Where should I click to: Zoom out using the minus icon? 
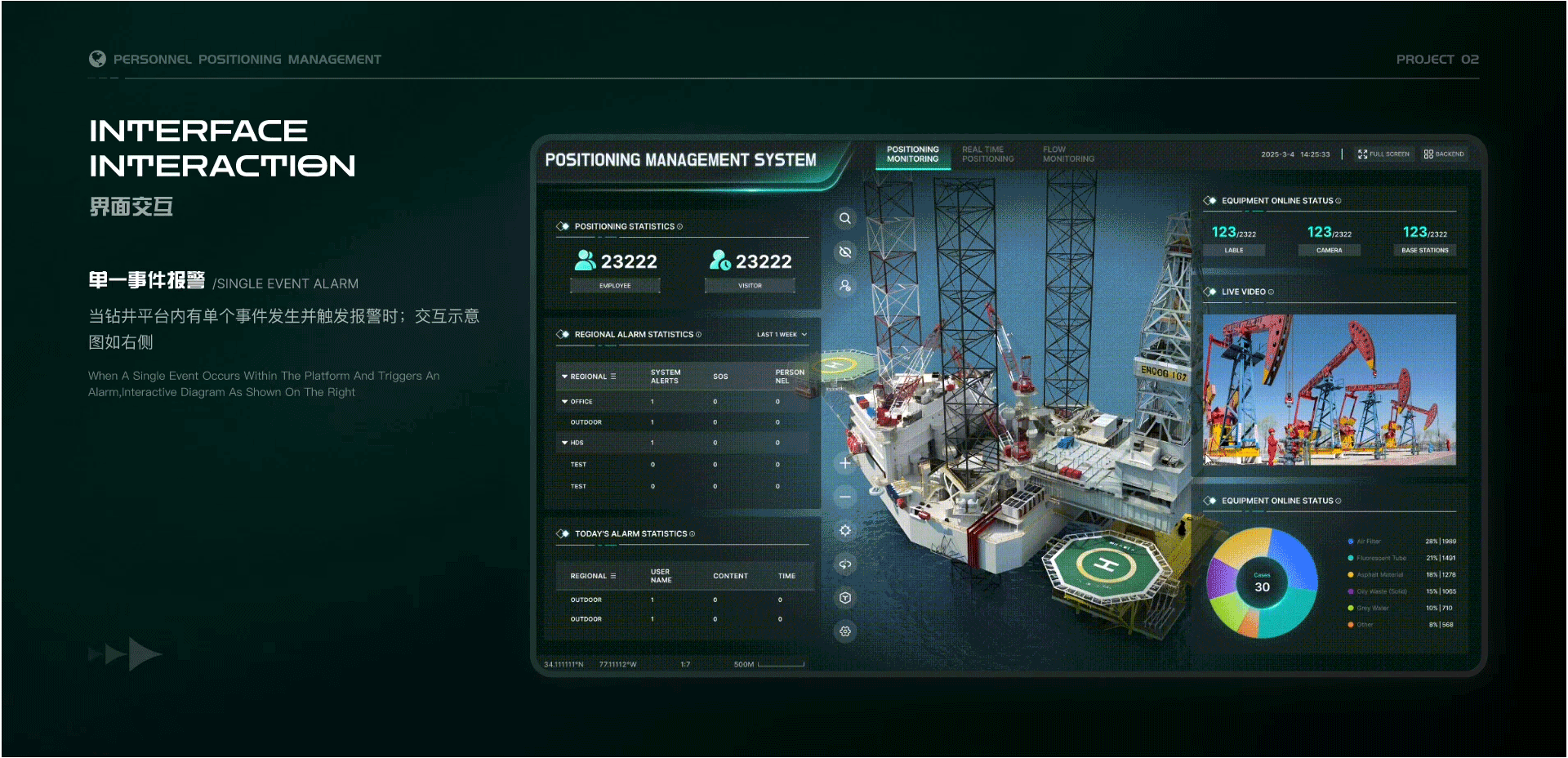[x=845, y=496]
